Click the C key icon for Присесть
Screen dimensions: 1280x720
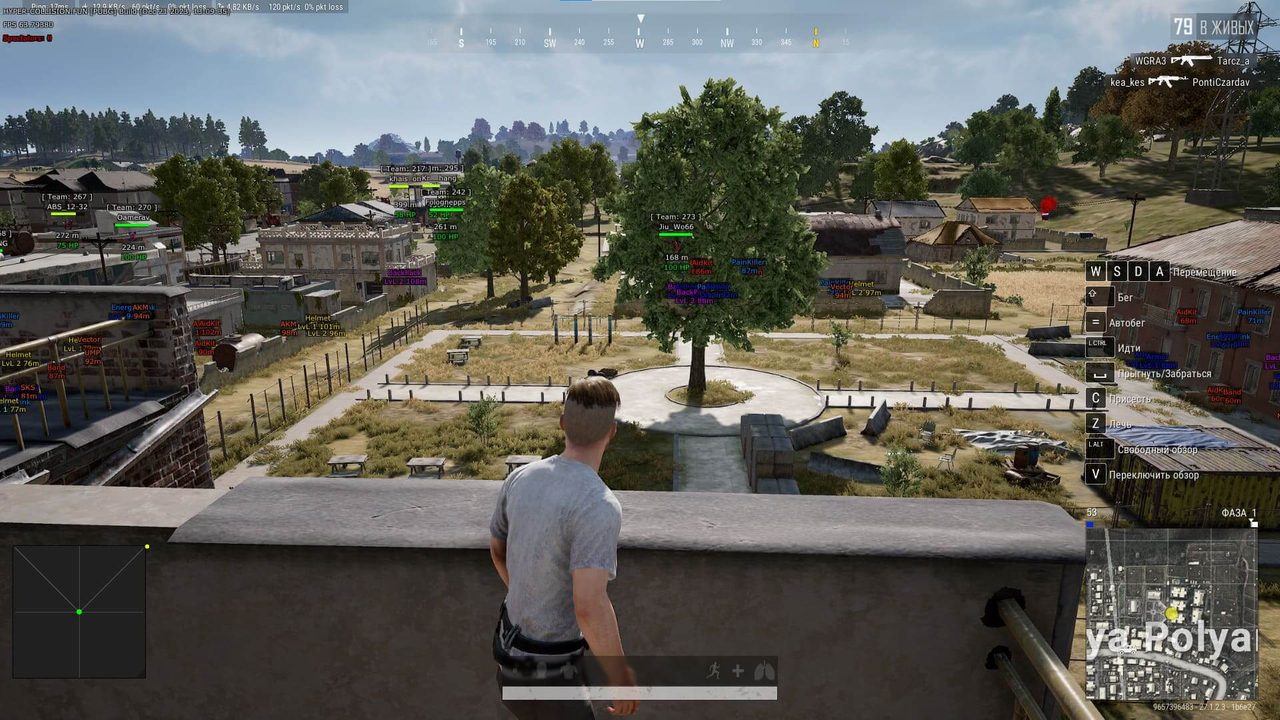[x=1095, y=398]
